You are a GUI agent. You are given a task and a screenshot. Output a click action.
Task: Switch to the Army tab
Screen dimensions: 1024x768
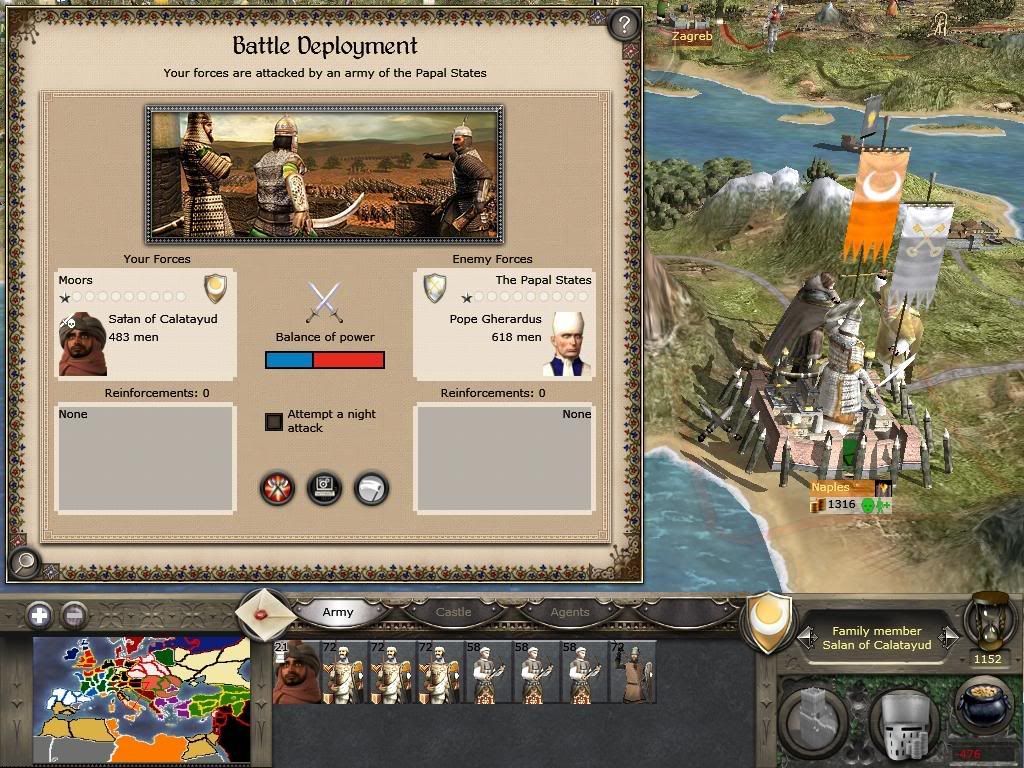point(338,612)
